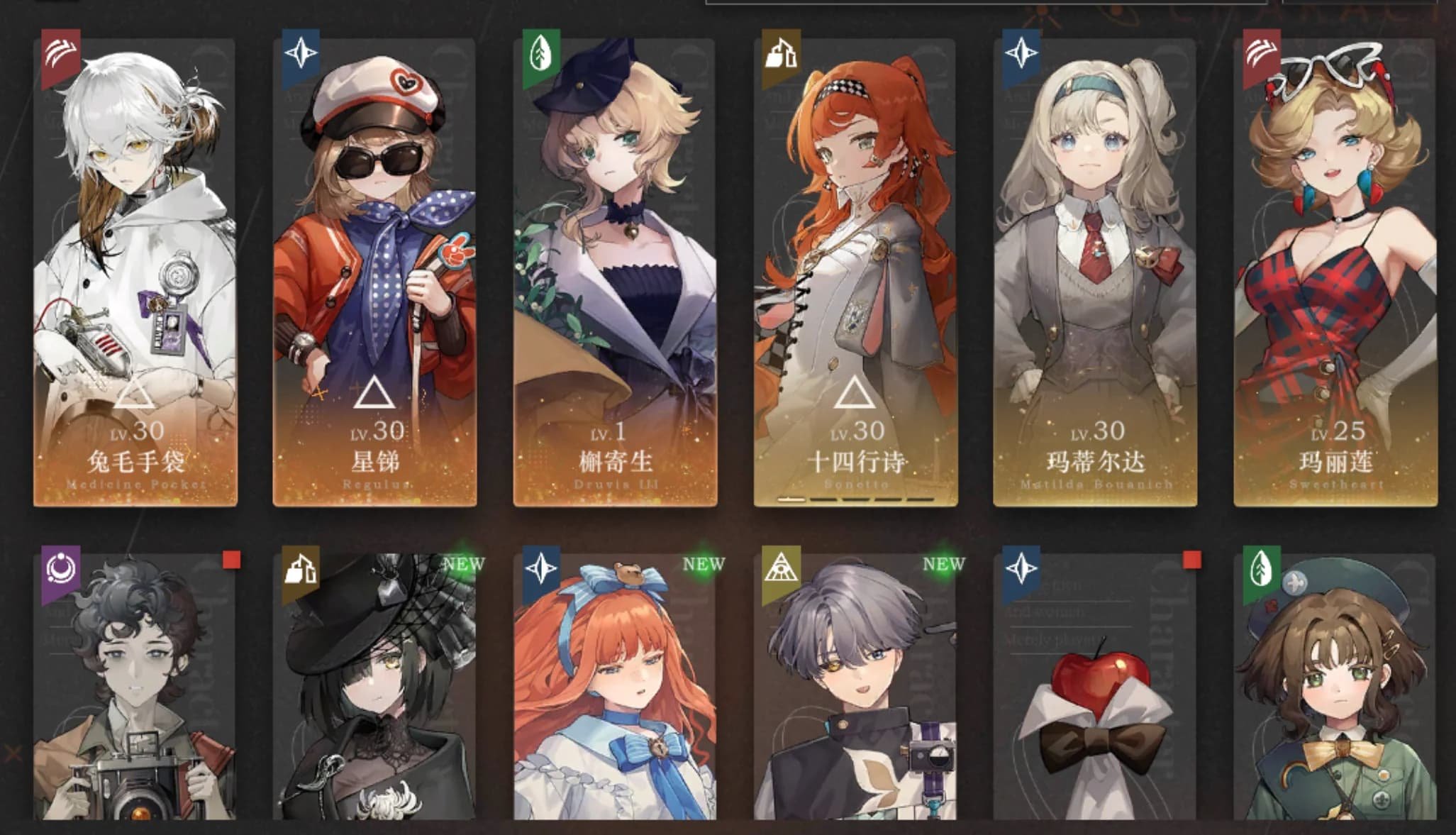
Task: Select the Medicine Pocket character card
Action: [x=135, y=272]
